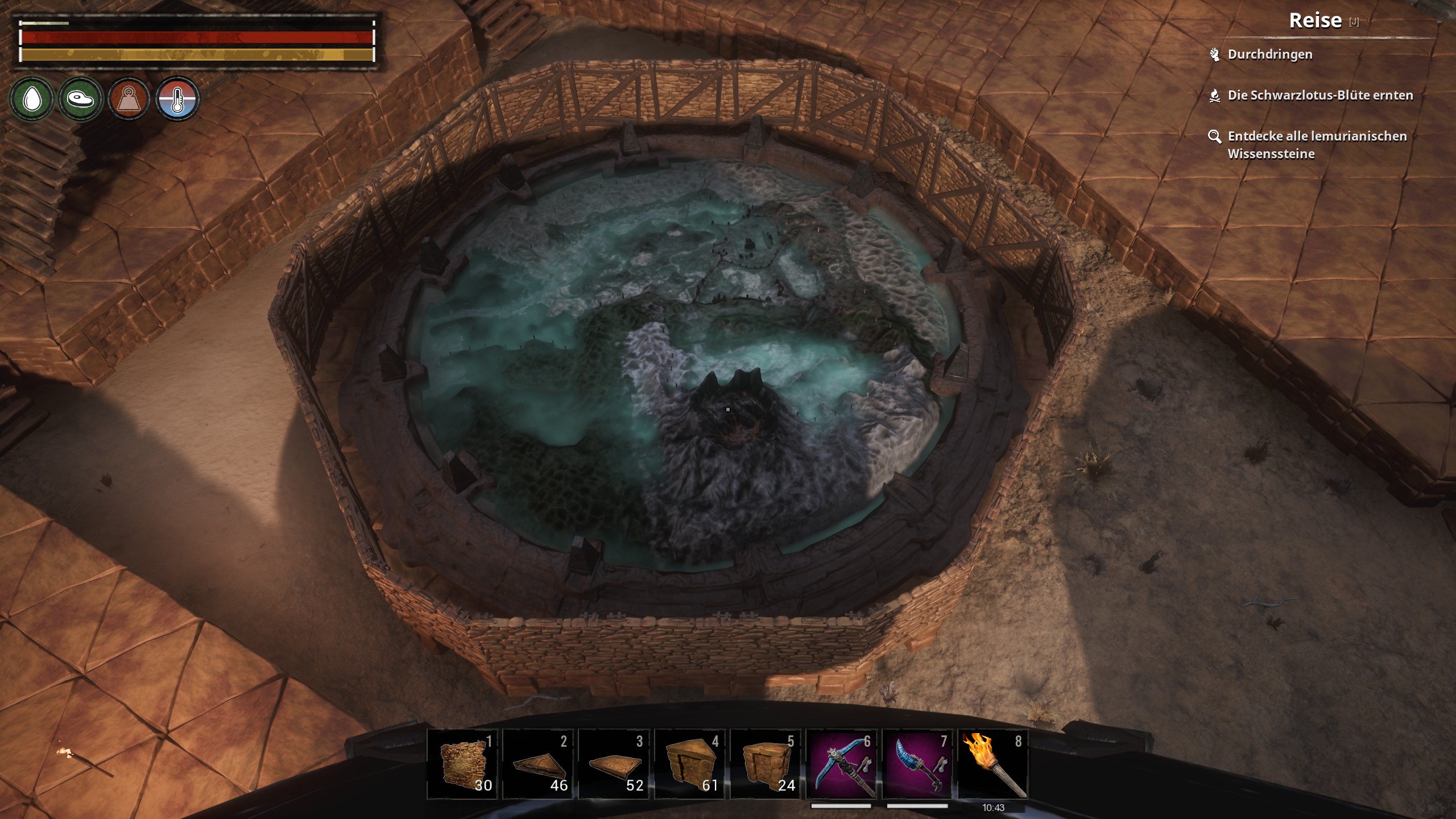Viewport: 1456px width, 819px height.
Task: Select the square foundation block in slot 5
Action: 766,764
